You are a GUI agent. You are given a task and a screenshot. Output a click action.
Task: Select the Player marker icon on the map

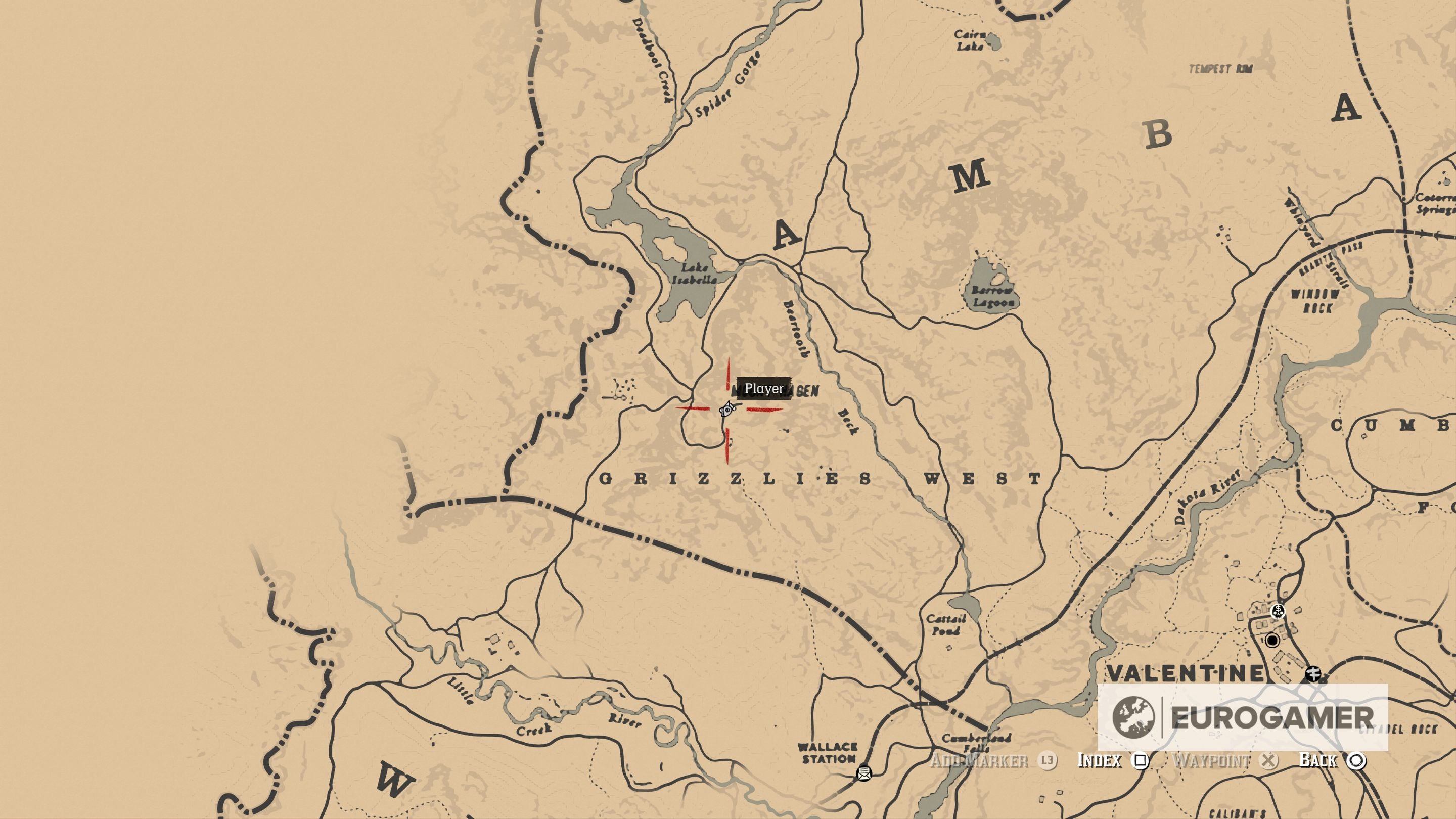(727, 411)
